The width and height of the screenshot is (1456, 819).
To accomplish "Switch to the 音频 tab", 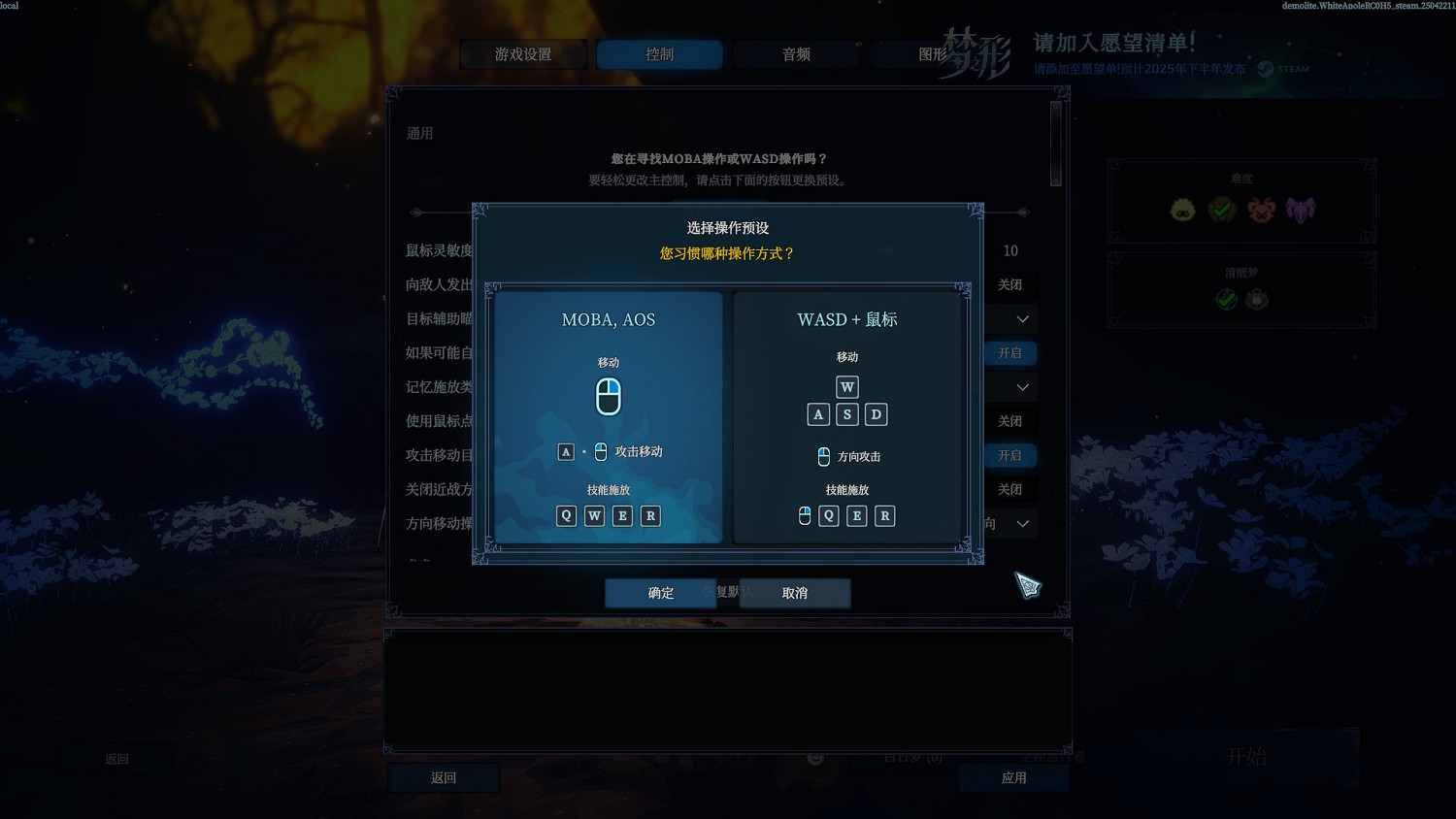I will 794,54.
